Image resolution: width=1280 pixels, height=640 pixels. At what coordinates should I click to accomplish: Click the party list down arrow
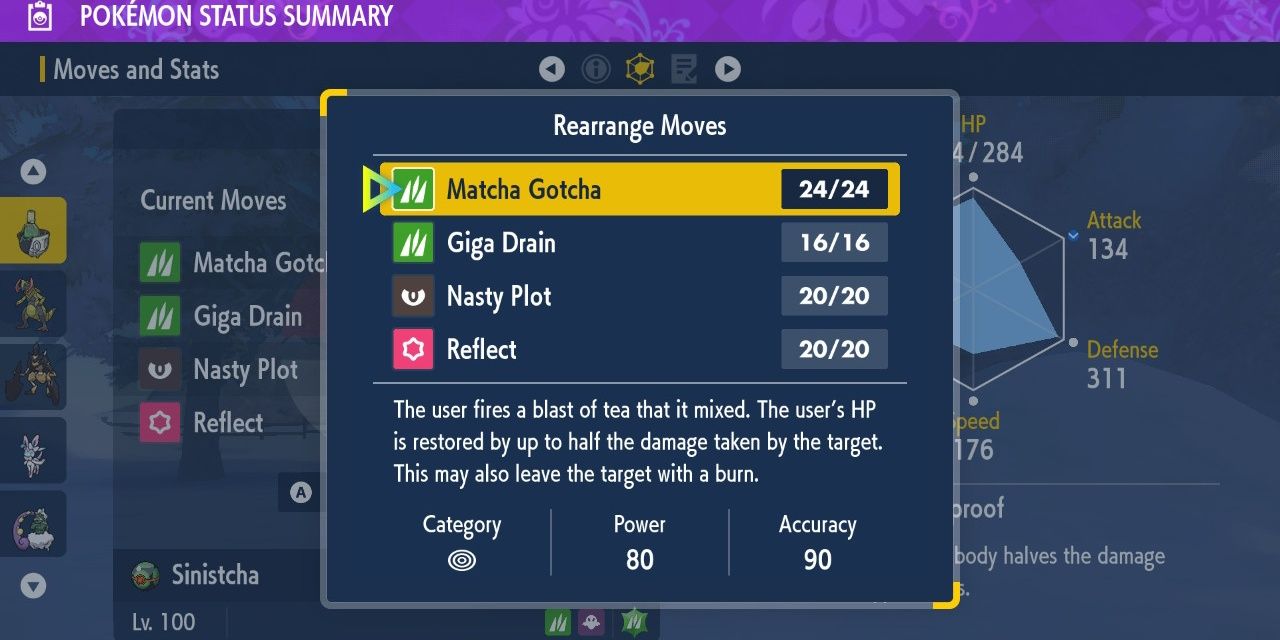tap(33, 586)
